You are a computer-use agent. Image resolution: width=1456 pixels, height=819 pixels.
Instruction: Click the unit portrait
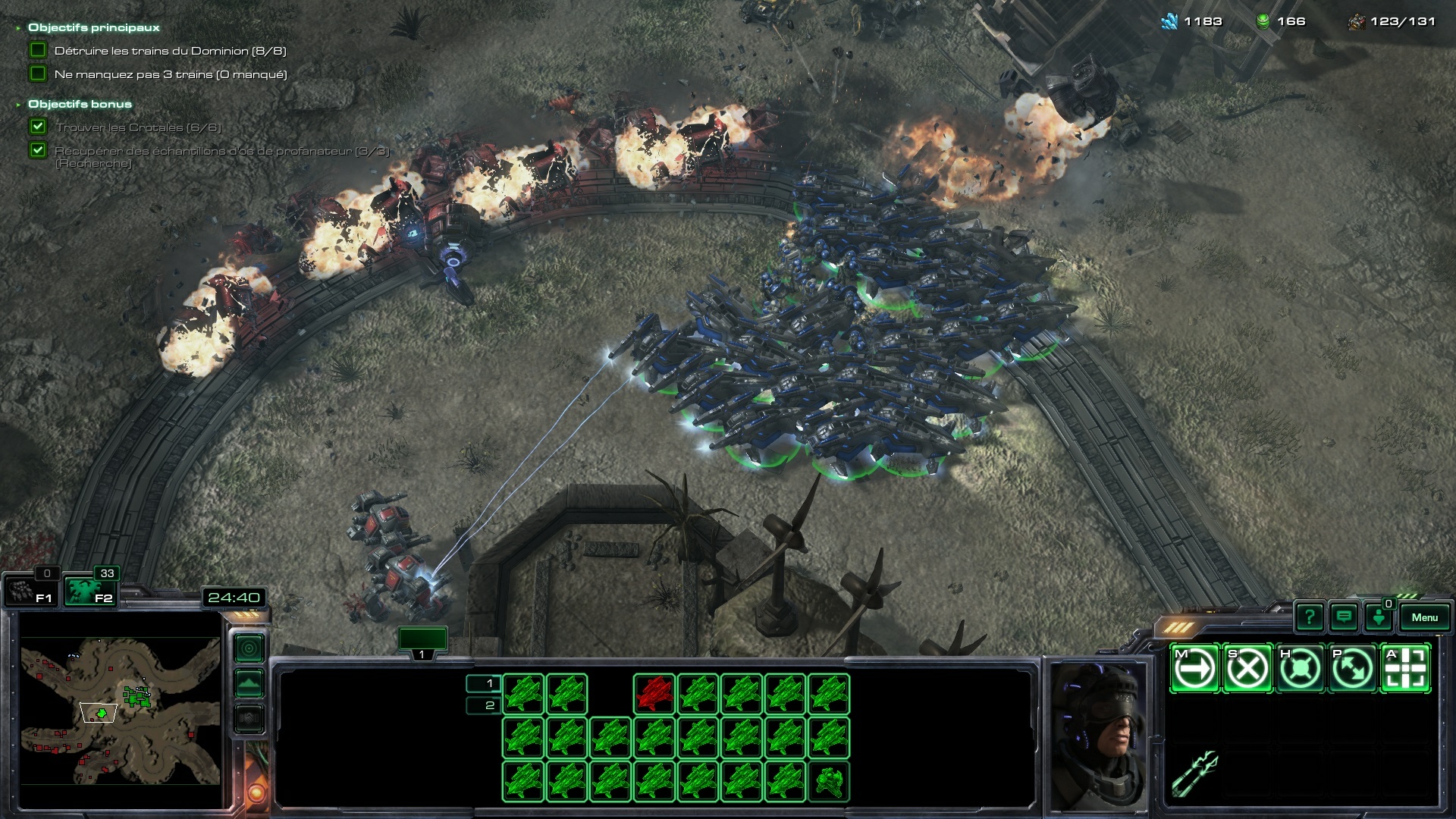[1098, 736]
